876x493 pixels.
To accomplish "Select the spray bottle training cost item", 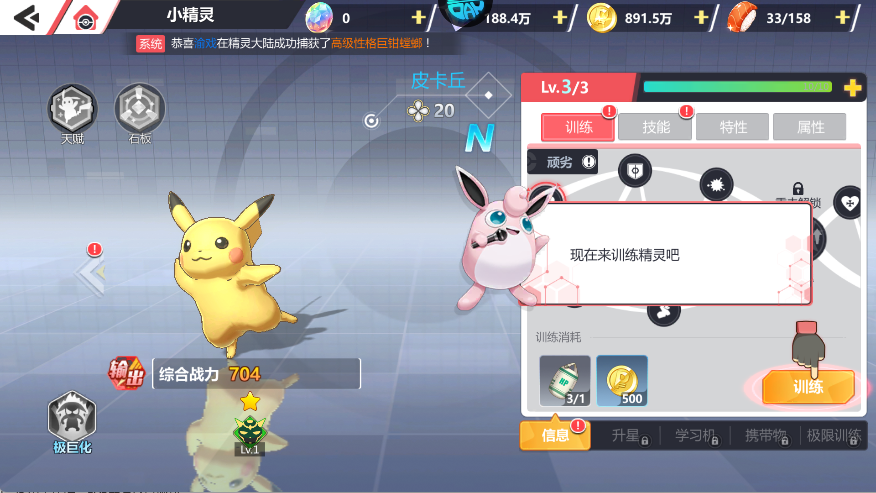I will coord(565,380).
